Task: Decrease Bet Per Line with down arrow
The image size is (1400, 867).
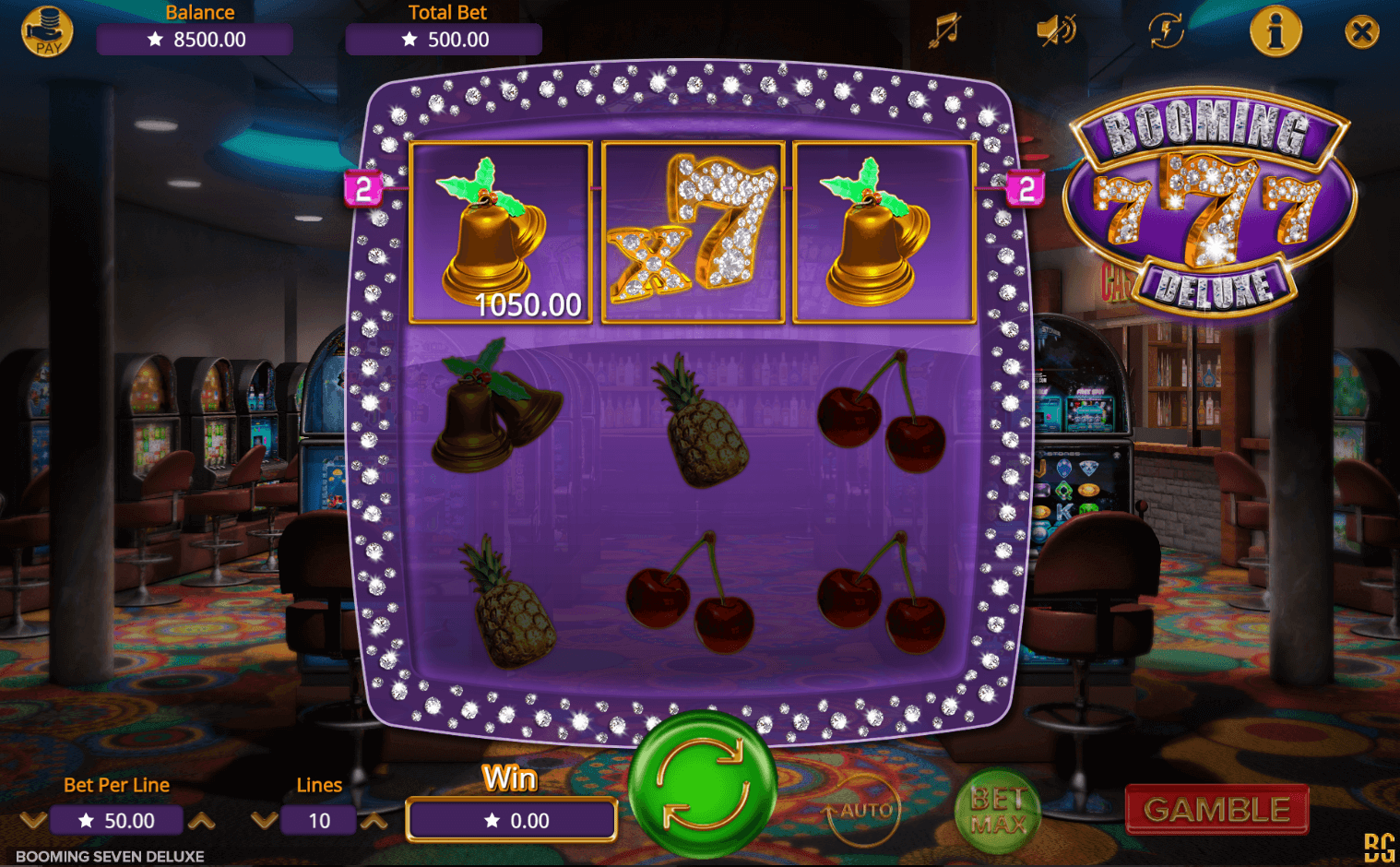Action: click(x=33, y=820)
